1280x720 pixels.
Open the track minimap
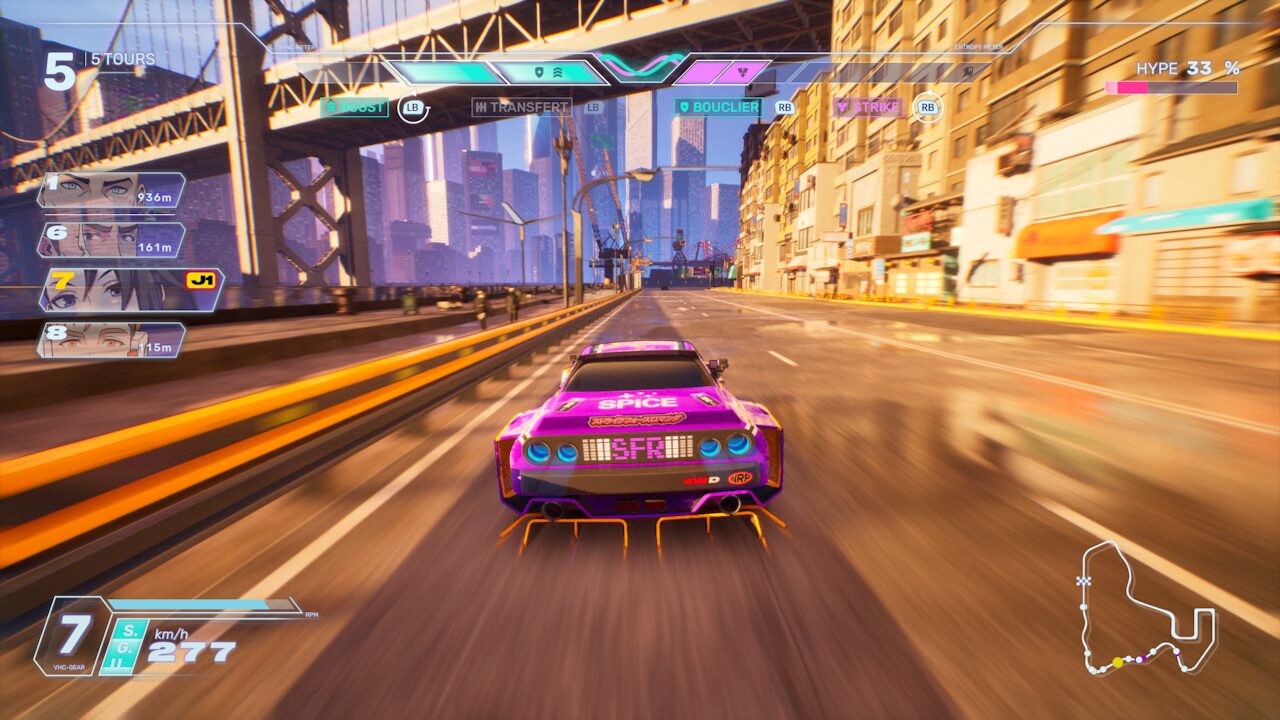pos(1146,608)
